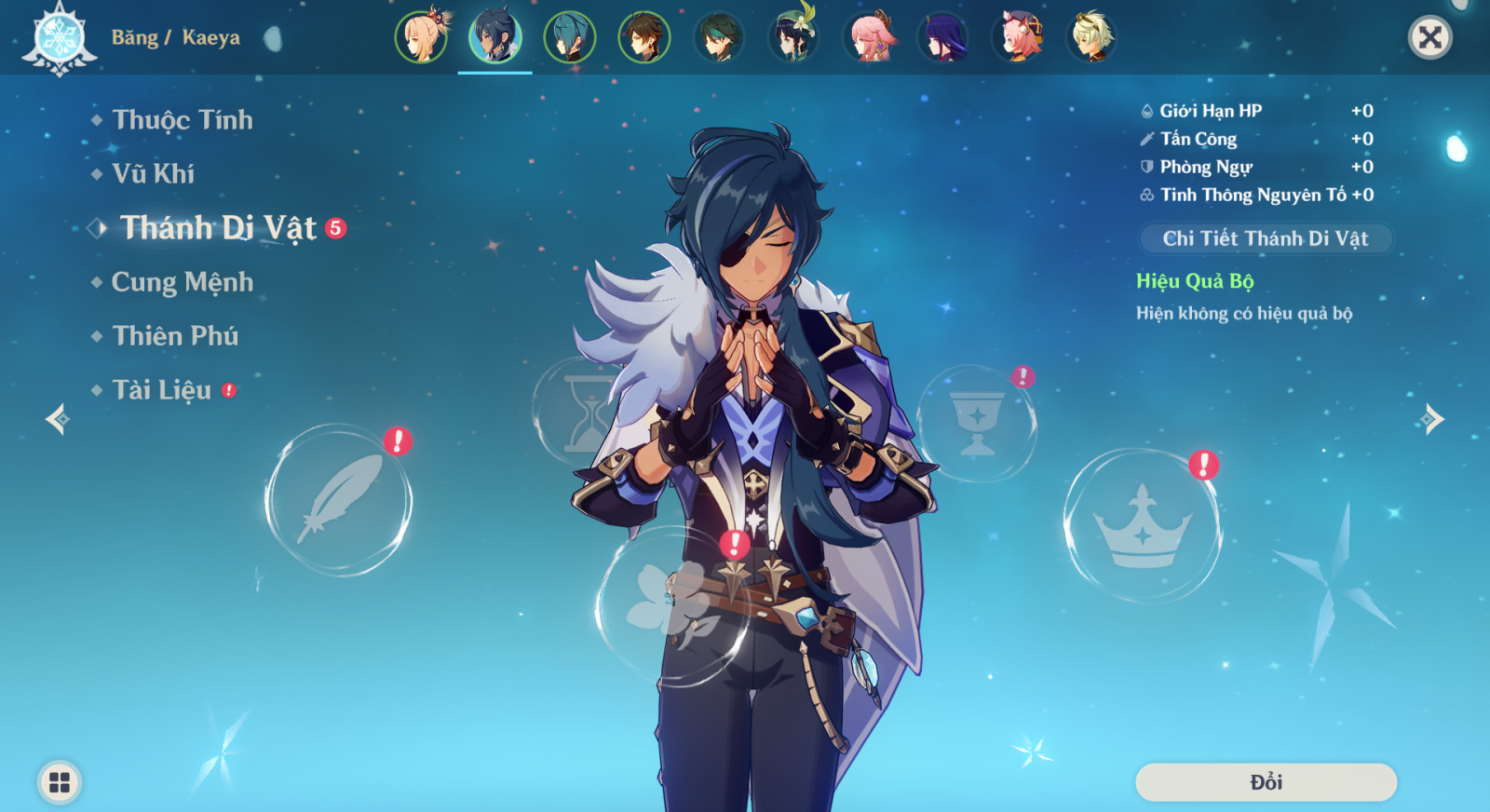Switch to Venti's green-hat portrait
The image size is (1490, 812).
[793, 37]
